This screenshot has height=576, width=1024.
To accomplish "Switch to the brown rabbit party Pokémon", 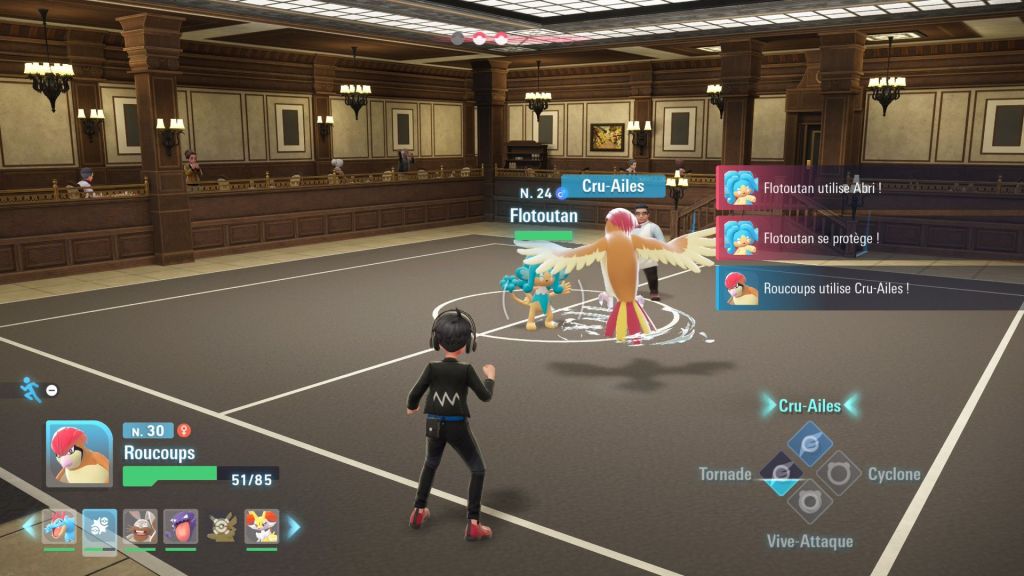I will click(x=140, y=526).
